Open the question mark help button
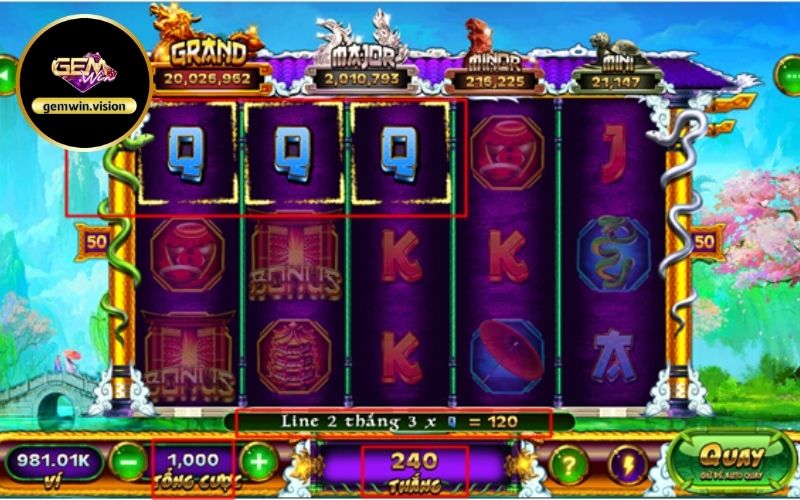 569,464
